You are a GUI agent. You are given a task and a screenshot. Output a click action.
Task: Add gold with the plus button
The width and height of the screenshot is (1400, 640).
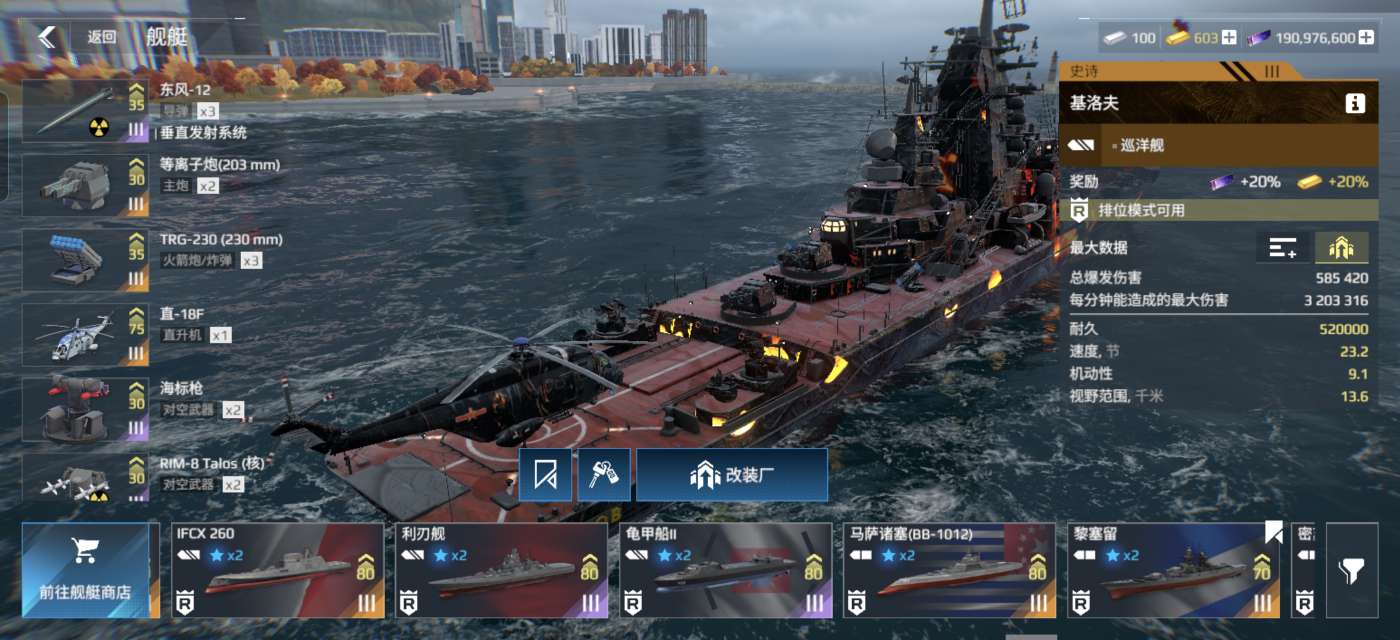click(x=1229, y=38)
